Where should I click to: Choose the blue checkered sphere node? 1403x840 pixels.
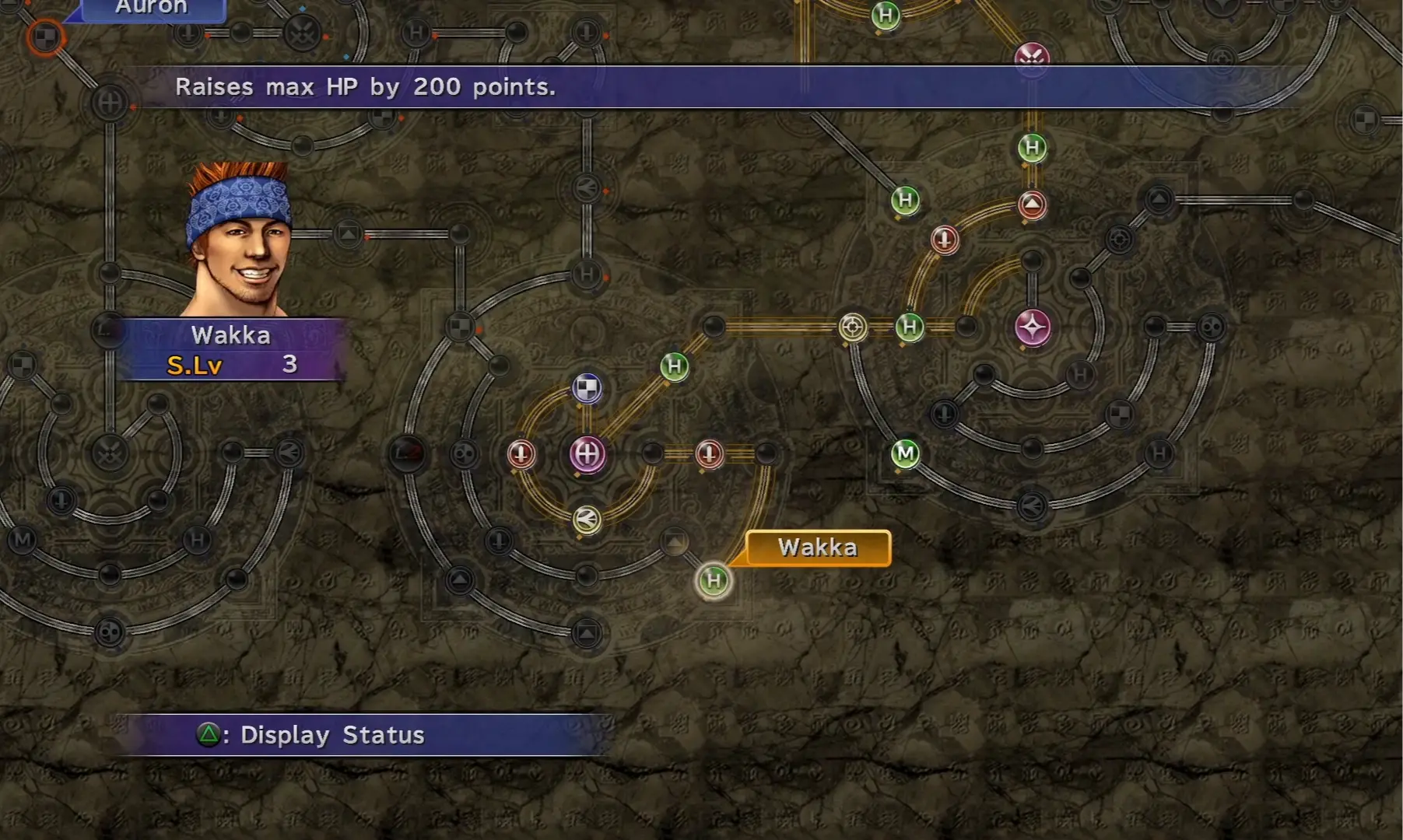(x=588, y=388)
